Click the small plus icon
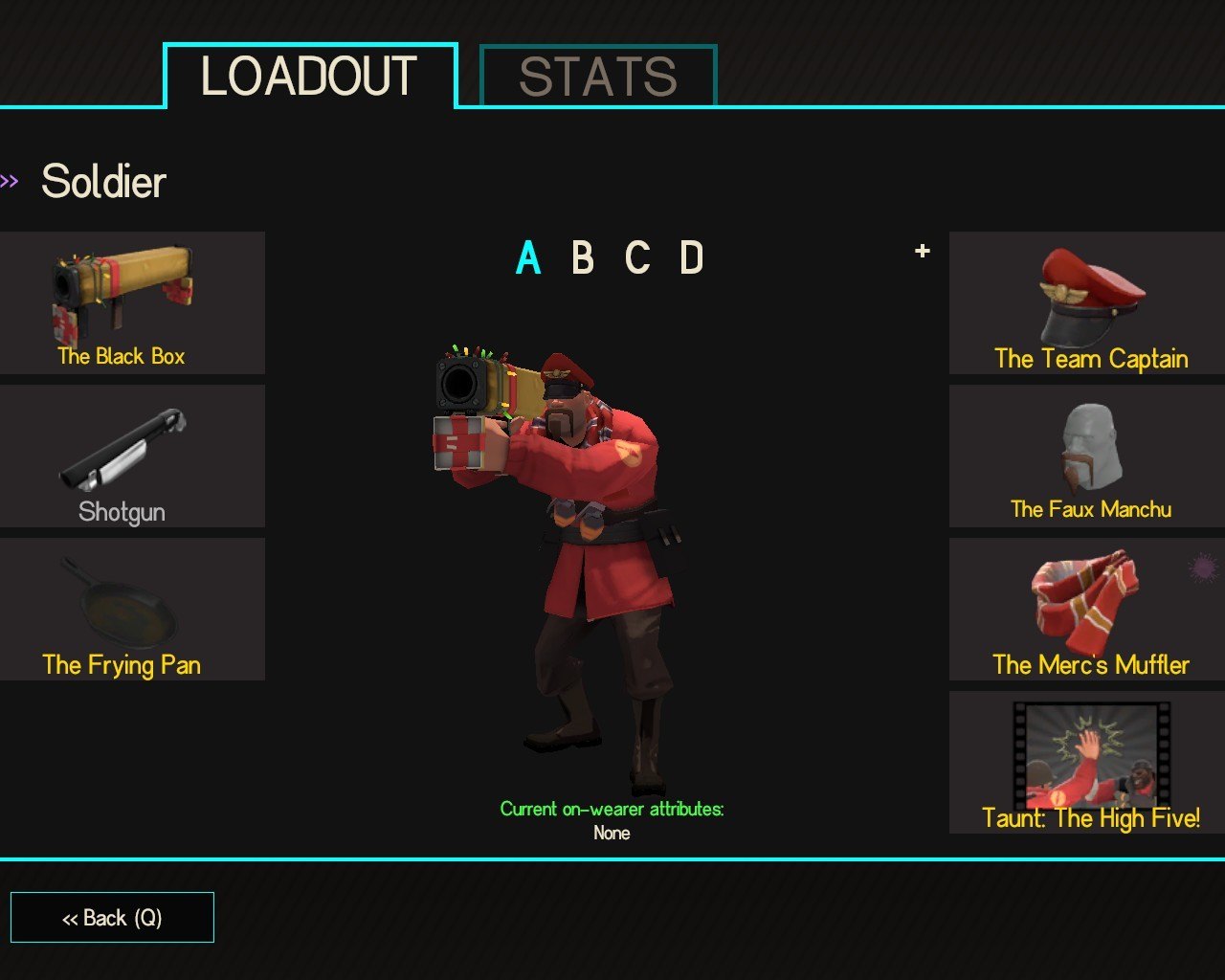This screenshot has width=1225, height=980. [x=923, y=251]
